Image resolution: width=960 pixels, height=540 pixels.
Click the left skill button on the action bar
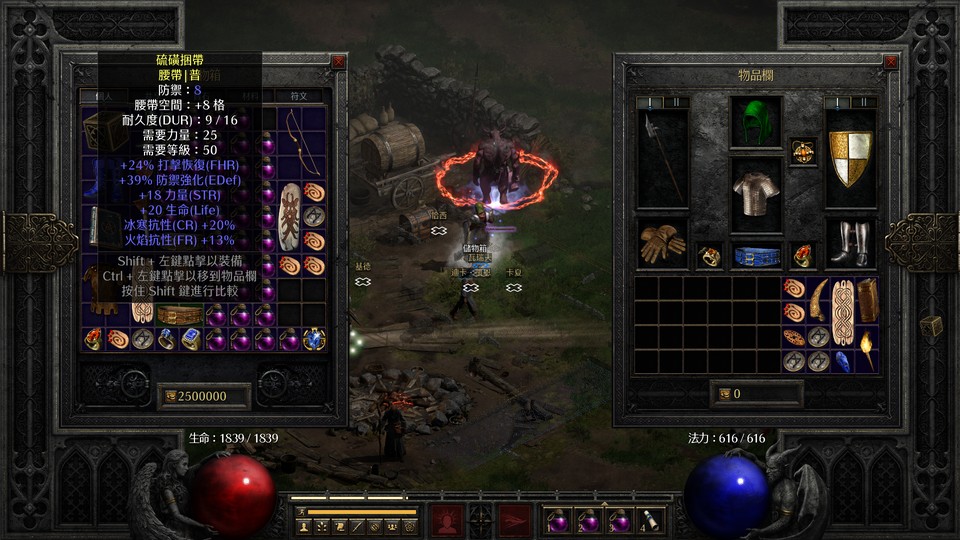click(446, 520)
